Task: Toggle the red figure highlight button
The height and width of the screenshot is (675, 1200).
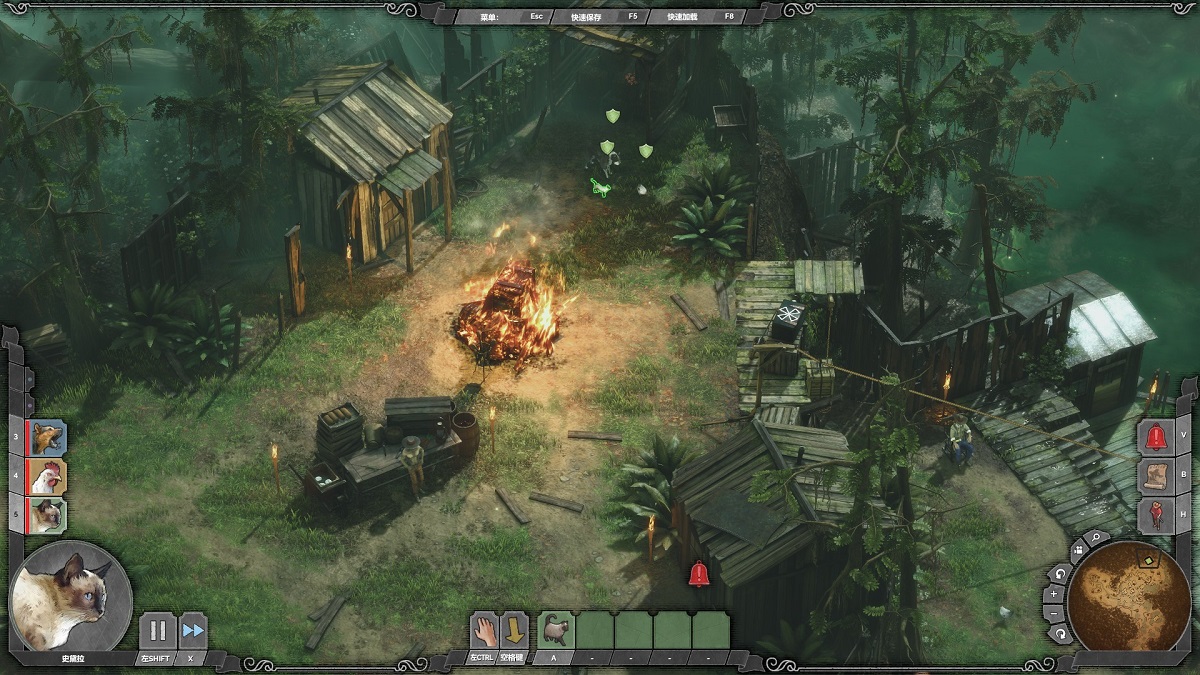Action: (1156, 515)
